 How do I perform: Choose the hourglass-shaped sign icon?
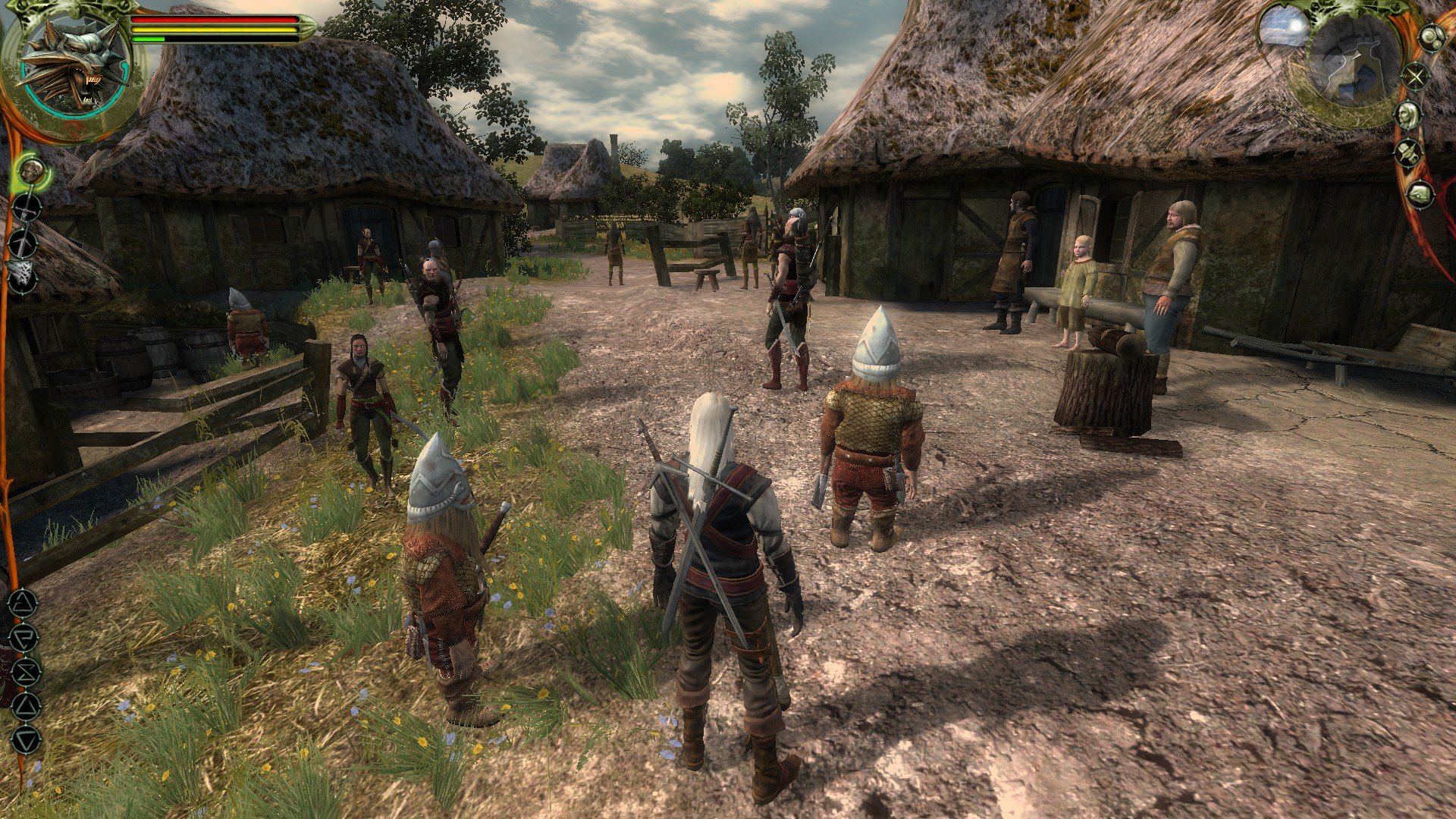(25, 672)
